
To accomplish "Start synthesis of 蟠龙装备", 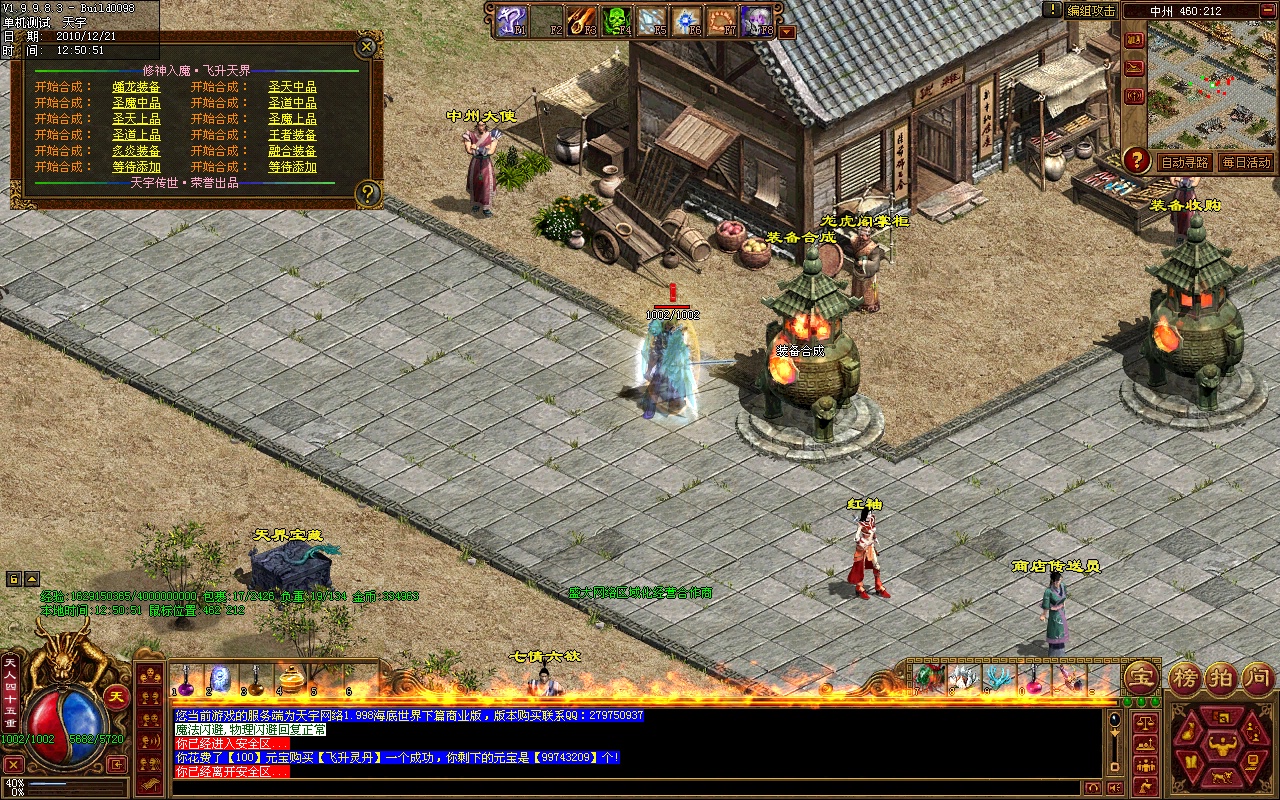I will click(136, 87).
